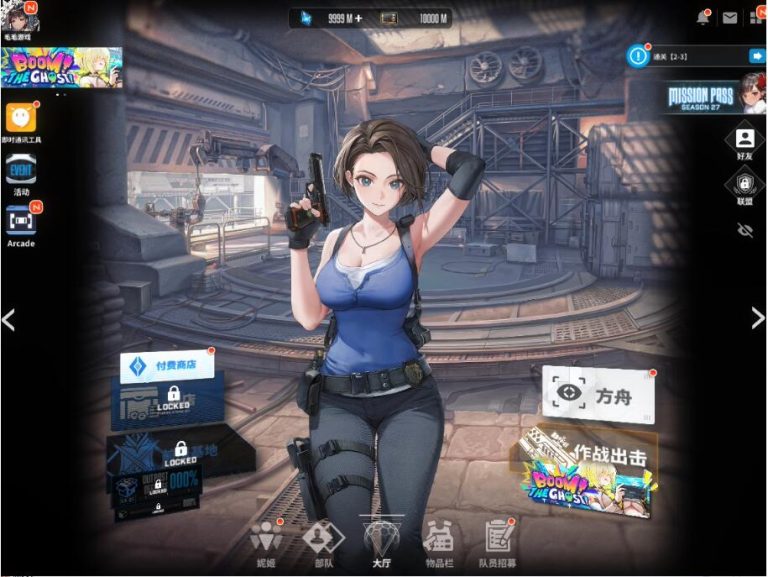
Task: Open the mailbox envelope
Action: [730, 18]
